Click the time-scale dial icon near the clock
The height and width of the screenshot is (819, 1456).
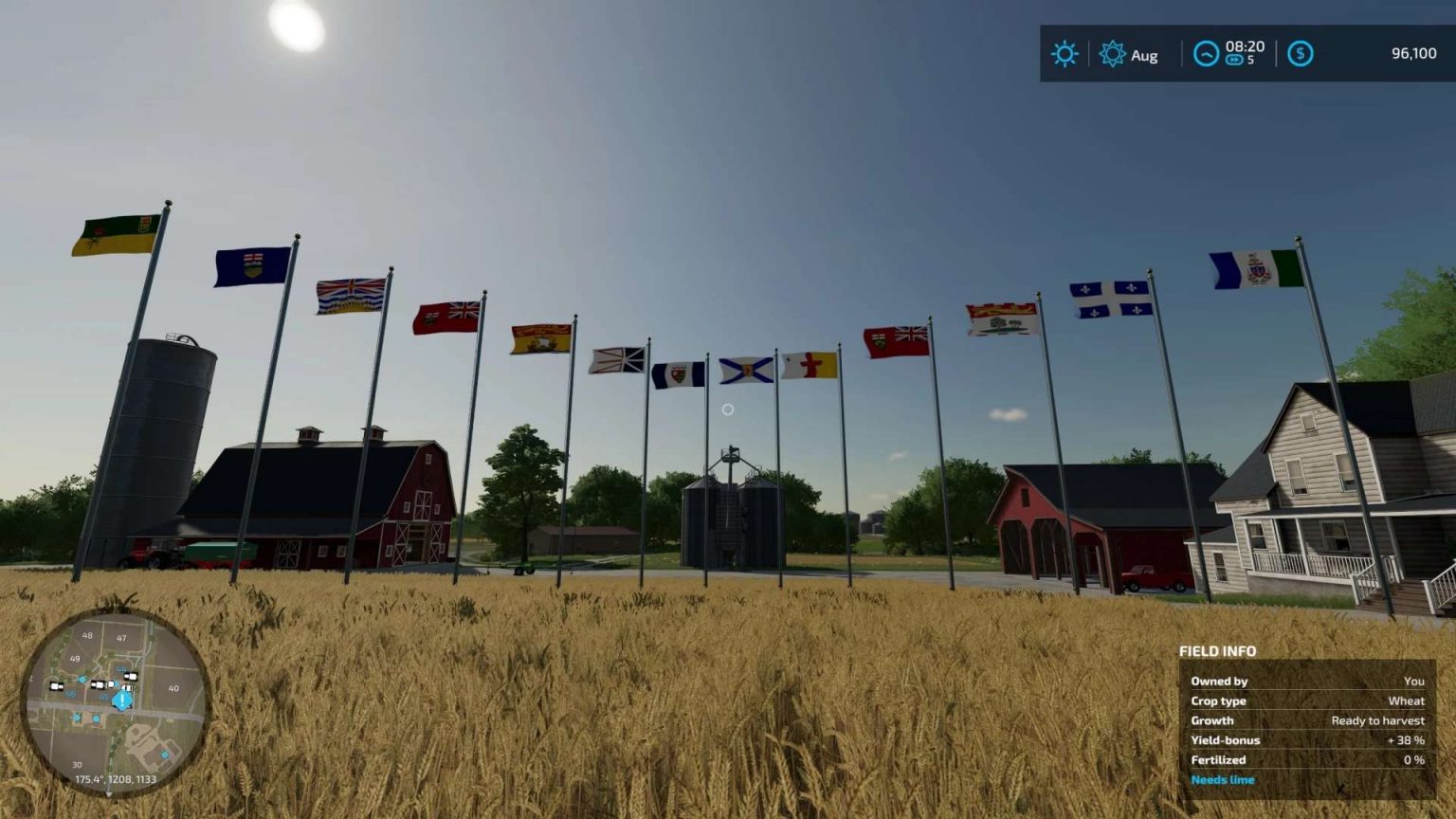pyautogui.click(x=1207, y=54)
